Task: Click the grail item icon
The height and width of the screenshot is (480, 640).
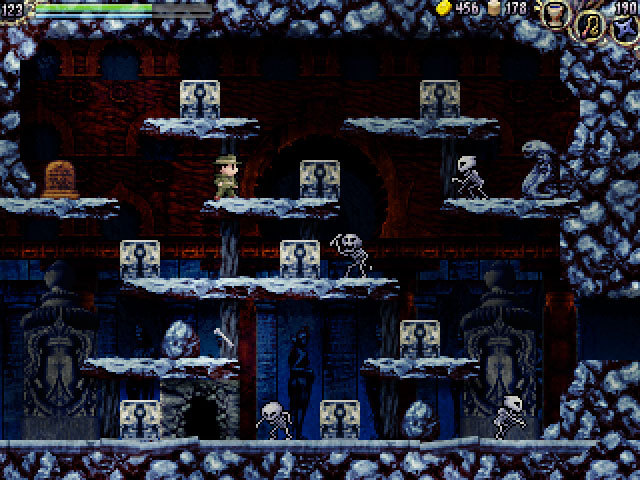Action: (x=556, y=14)
